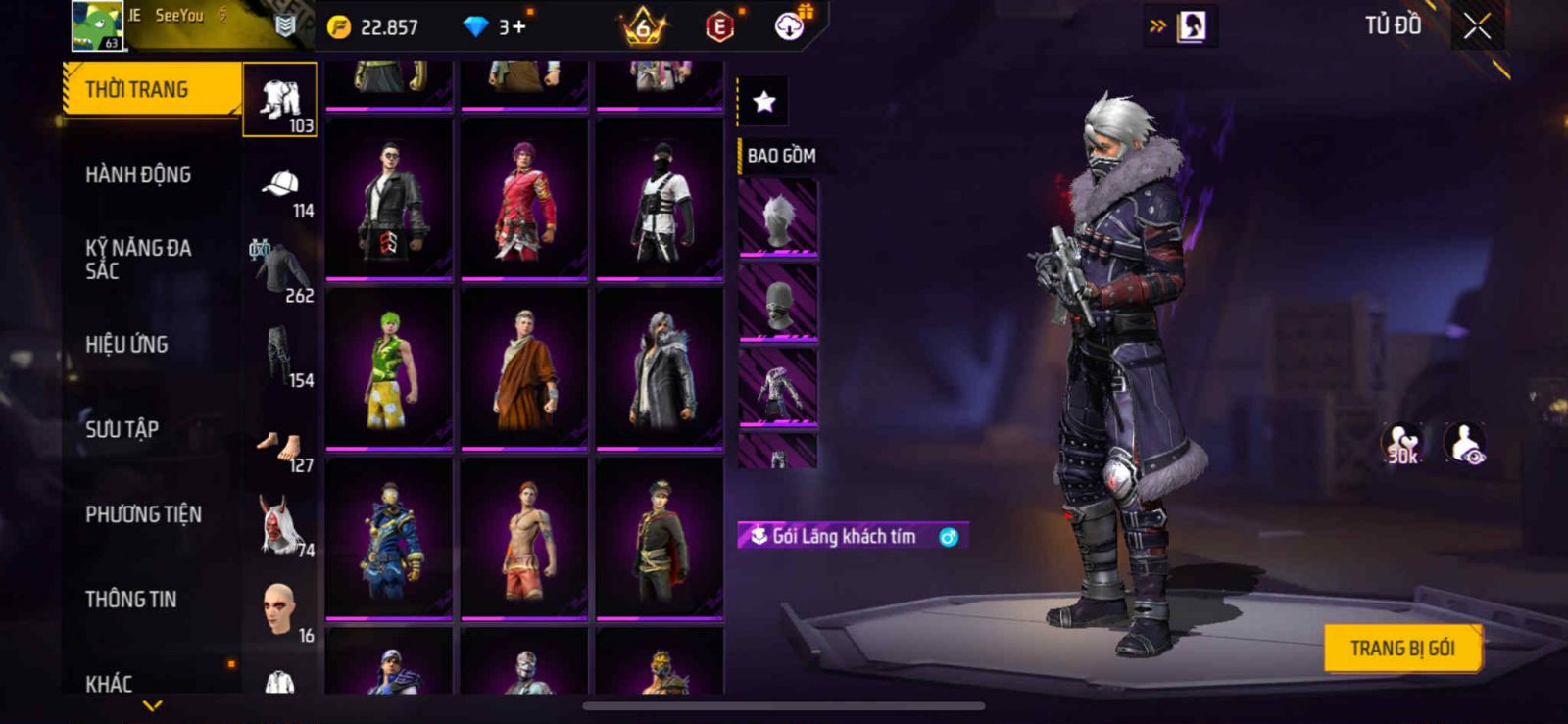Close the Tủ Đồ wardrobe screen
Image resolution: width=1568 pixels, height=724 pixels.
pos(1477,26)
